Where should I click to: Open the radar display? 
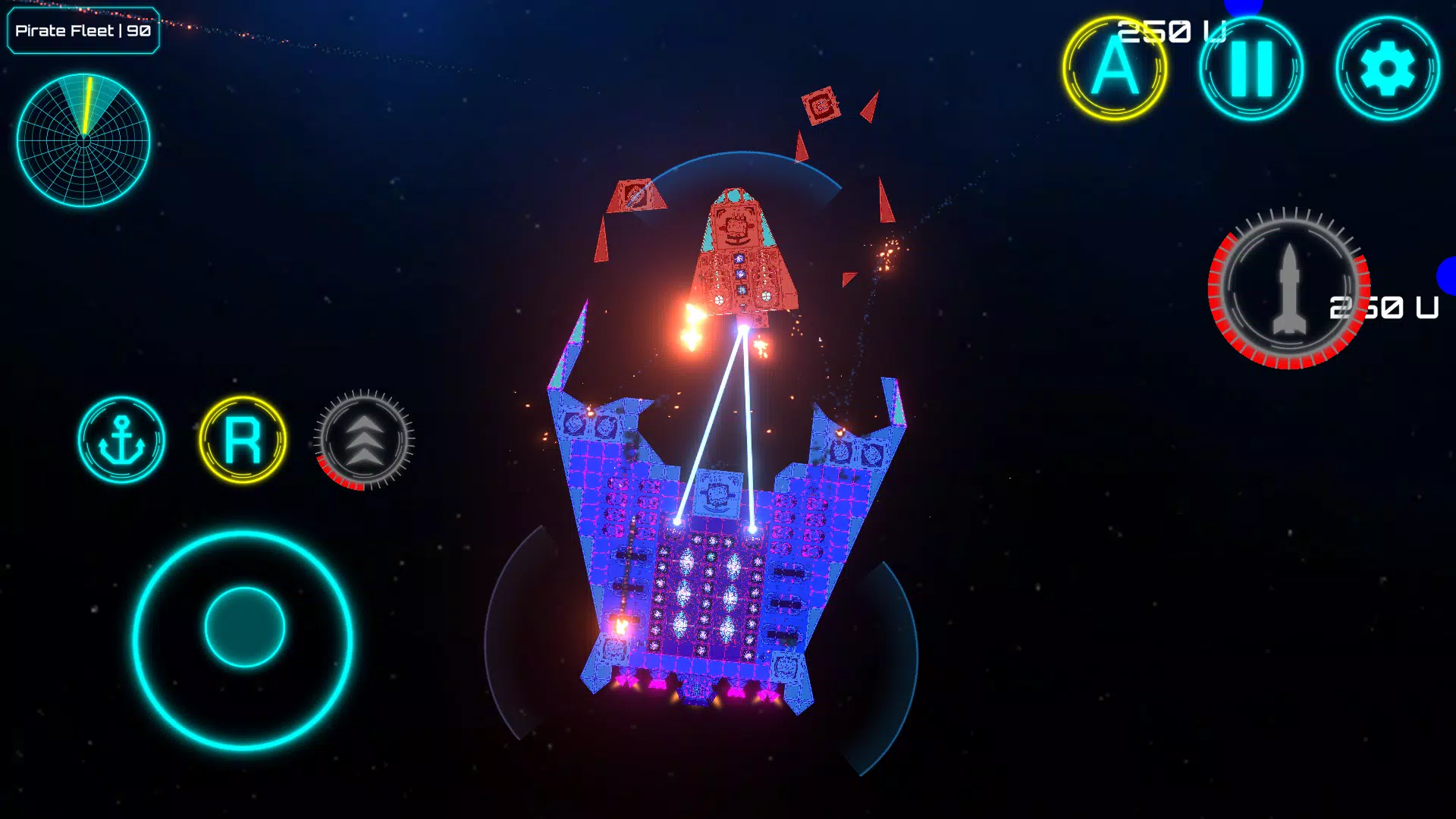pyautogui.click(x=83, y=139)
